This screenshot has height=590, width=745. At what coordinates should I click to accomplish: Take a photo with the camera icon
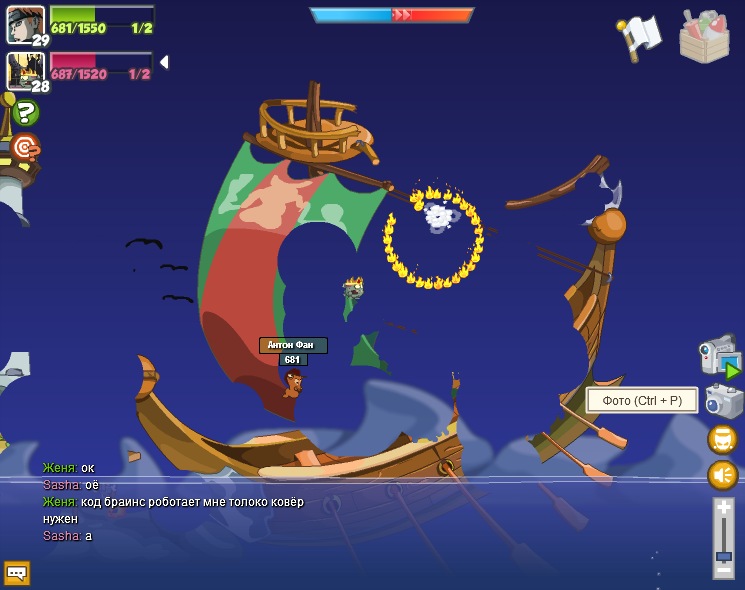[x=722, y=401]
